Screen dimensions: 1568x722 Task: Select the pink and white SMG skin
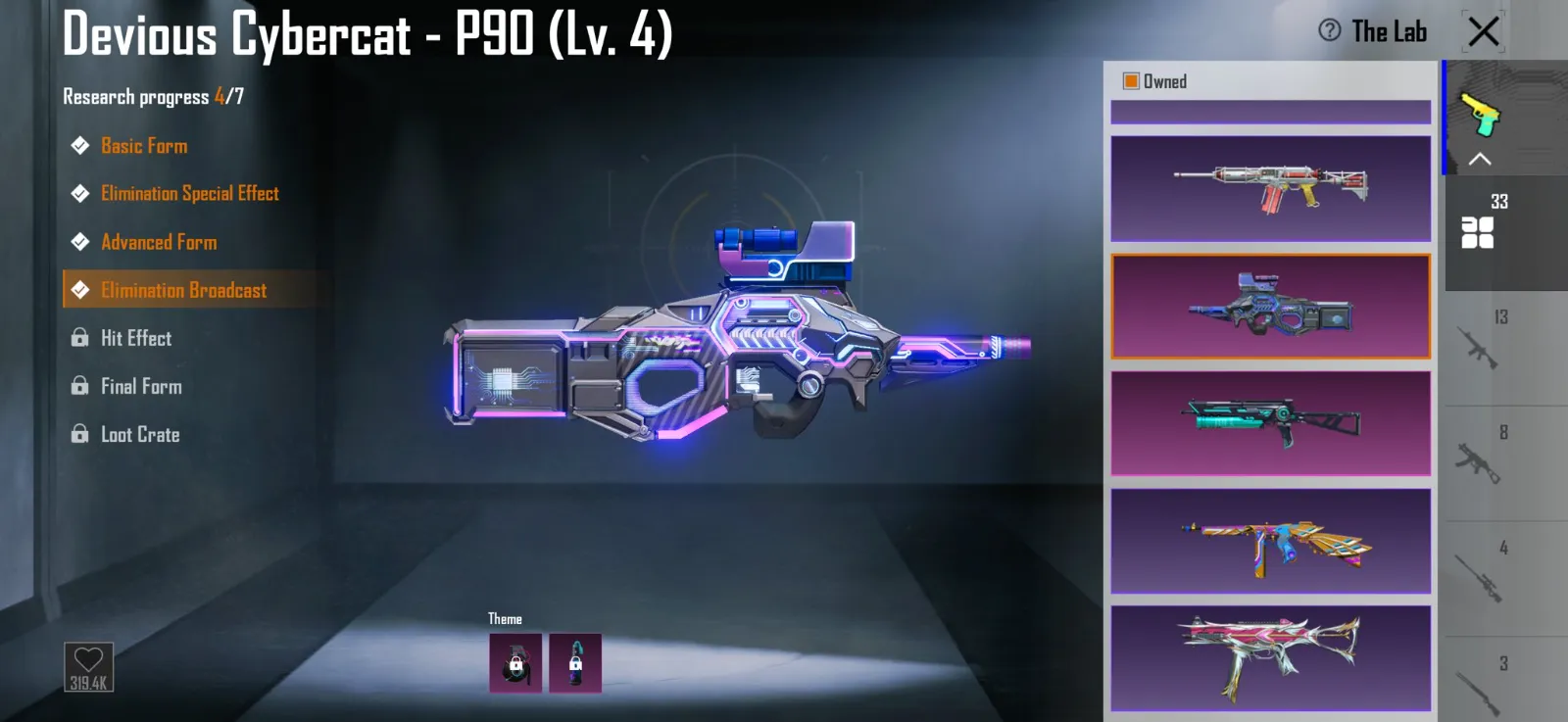point(1270,658)
